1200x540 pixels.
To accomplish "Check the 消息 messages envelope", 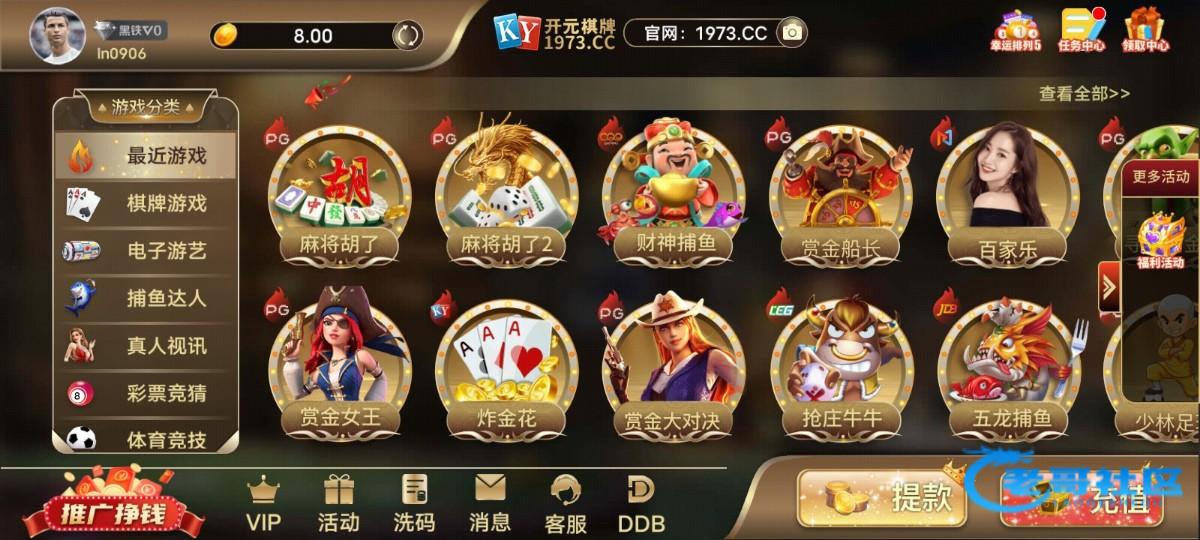I will pyautogui.click(x=490, y=504).
